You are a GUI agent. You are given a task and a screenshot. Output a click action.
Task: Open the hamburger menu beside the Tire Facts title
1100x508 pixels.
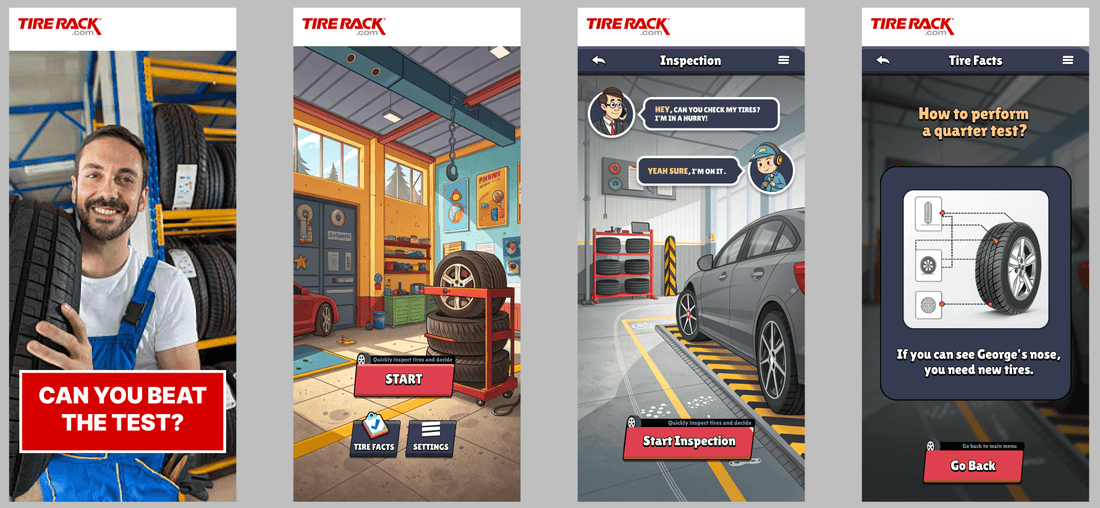pos(1068,61)
